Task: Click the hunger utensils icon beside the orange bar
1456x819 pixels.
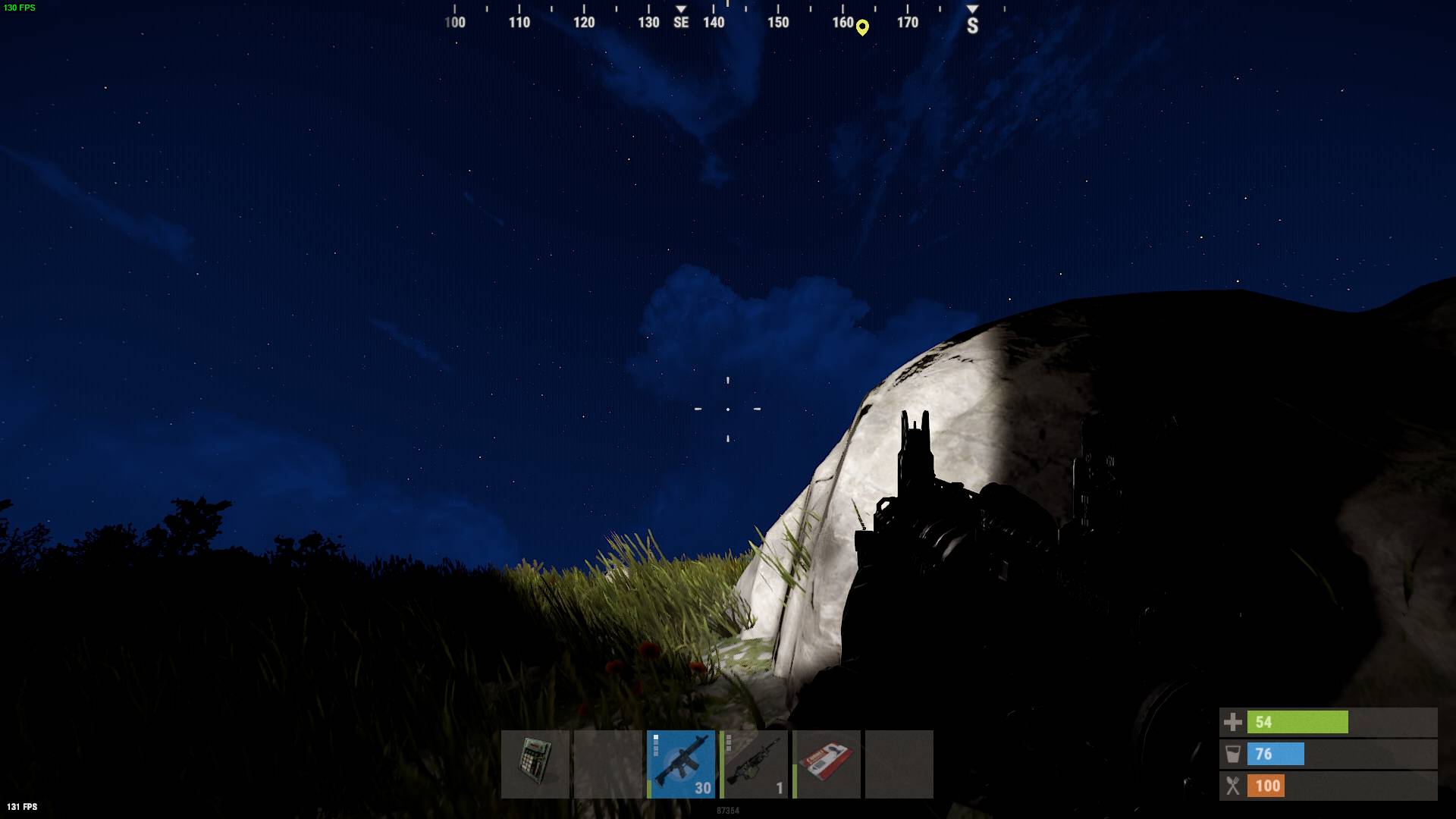Action: [x=1235, y=786]
